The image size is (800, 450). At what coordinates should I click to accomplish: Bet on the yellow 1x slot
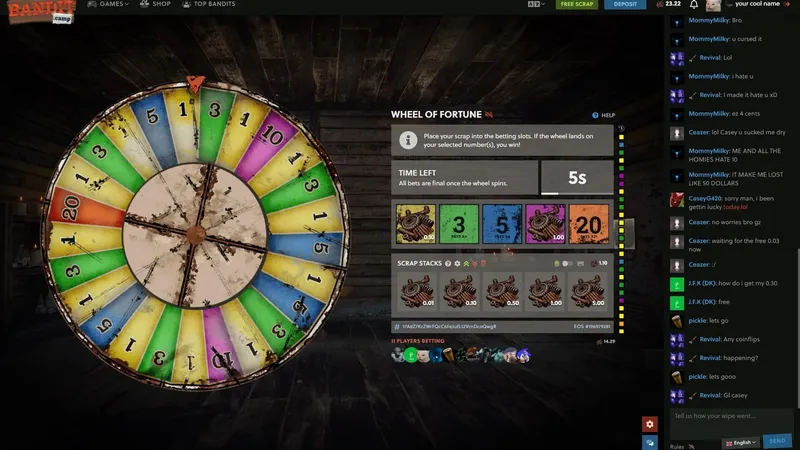414,224
